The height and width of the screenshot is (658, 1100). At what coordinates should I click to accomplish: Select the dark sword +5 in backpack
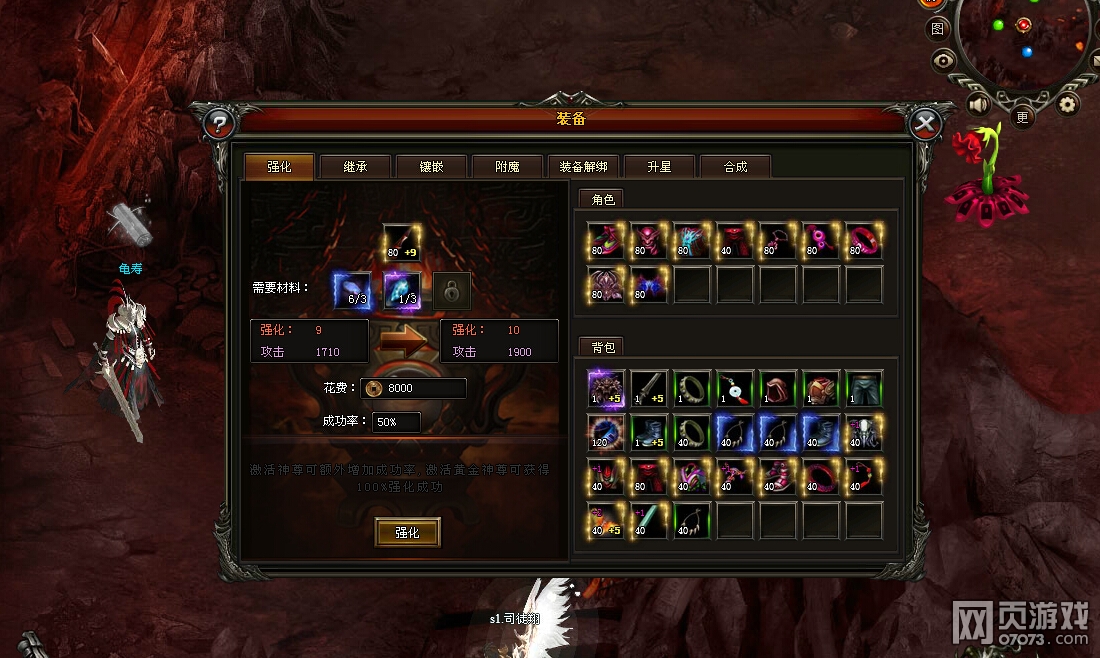coord(649,388)
